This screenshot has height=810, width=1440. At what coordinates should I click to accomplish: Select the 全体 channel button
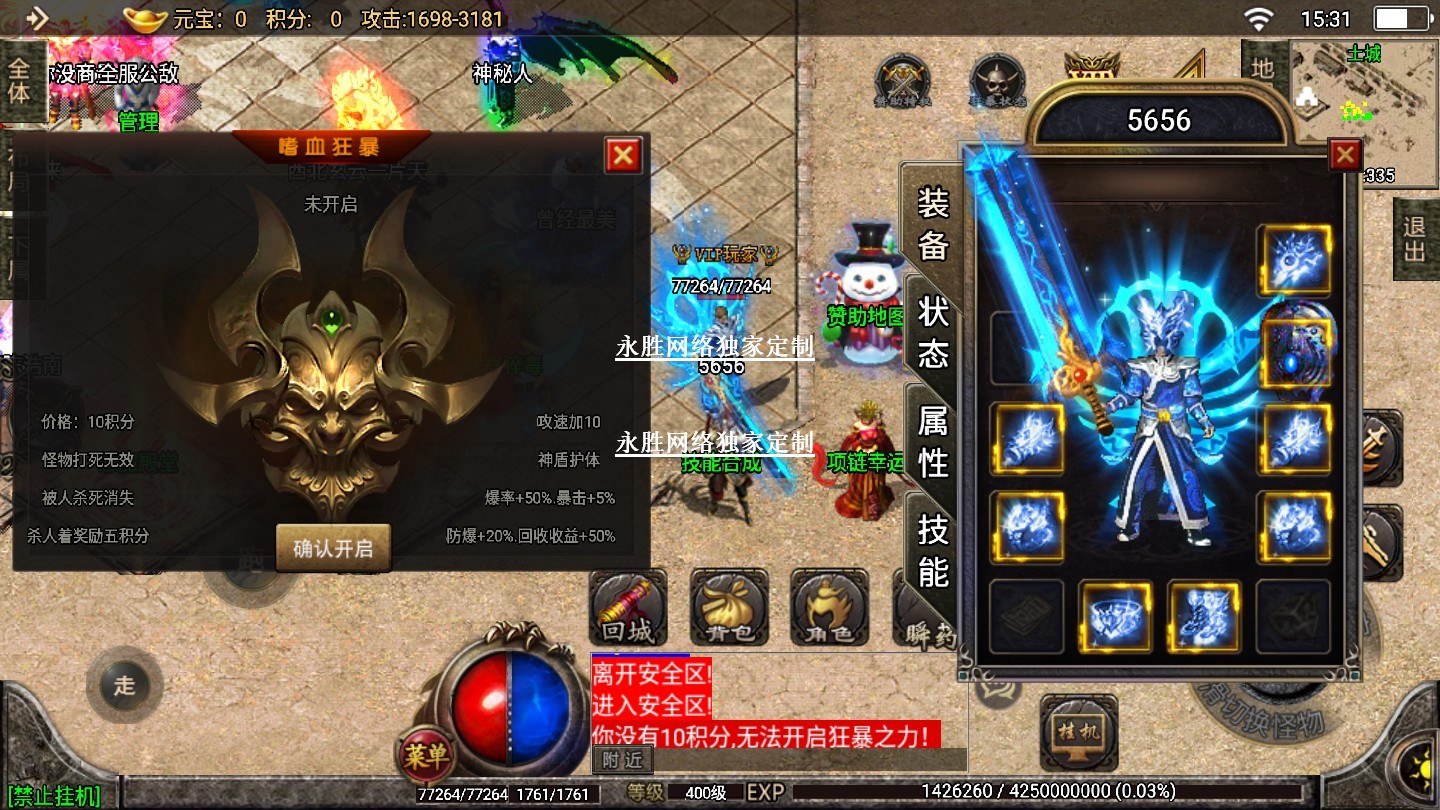coord(20,82)
